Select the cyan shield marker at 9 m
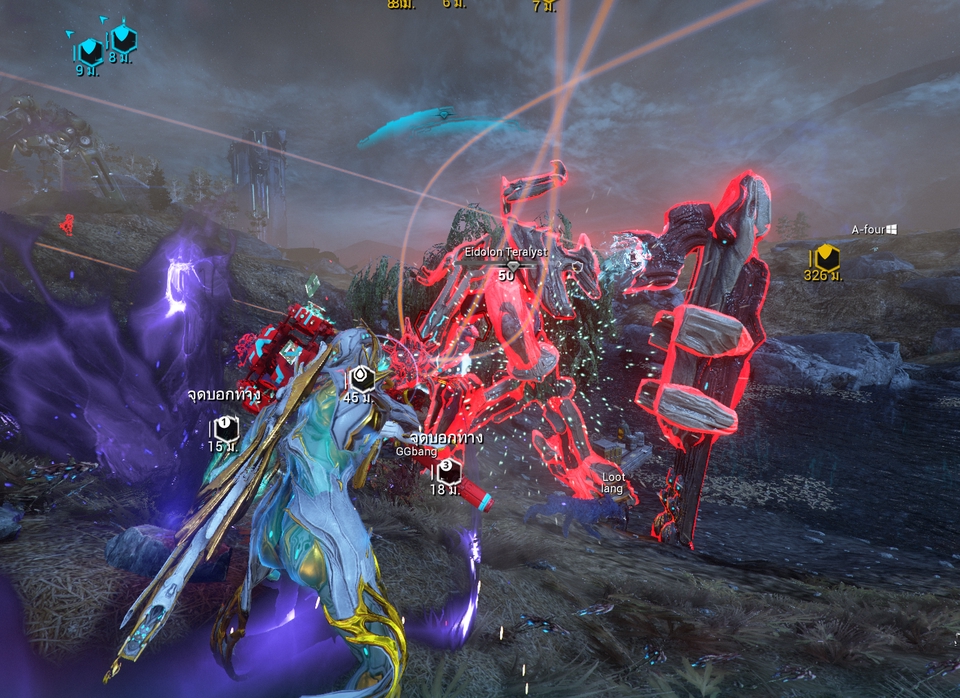The height and width of the screenshot is (698, 960). (x=91, y=51)
